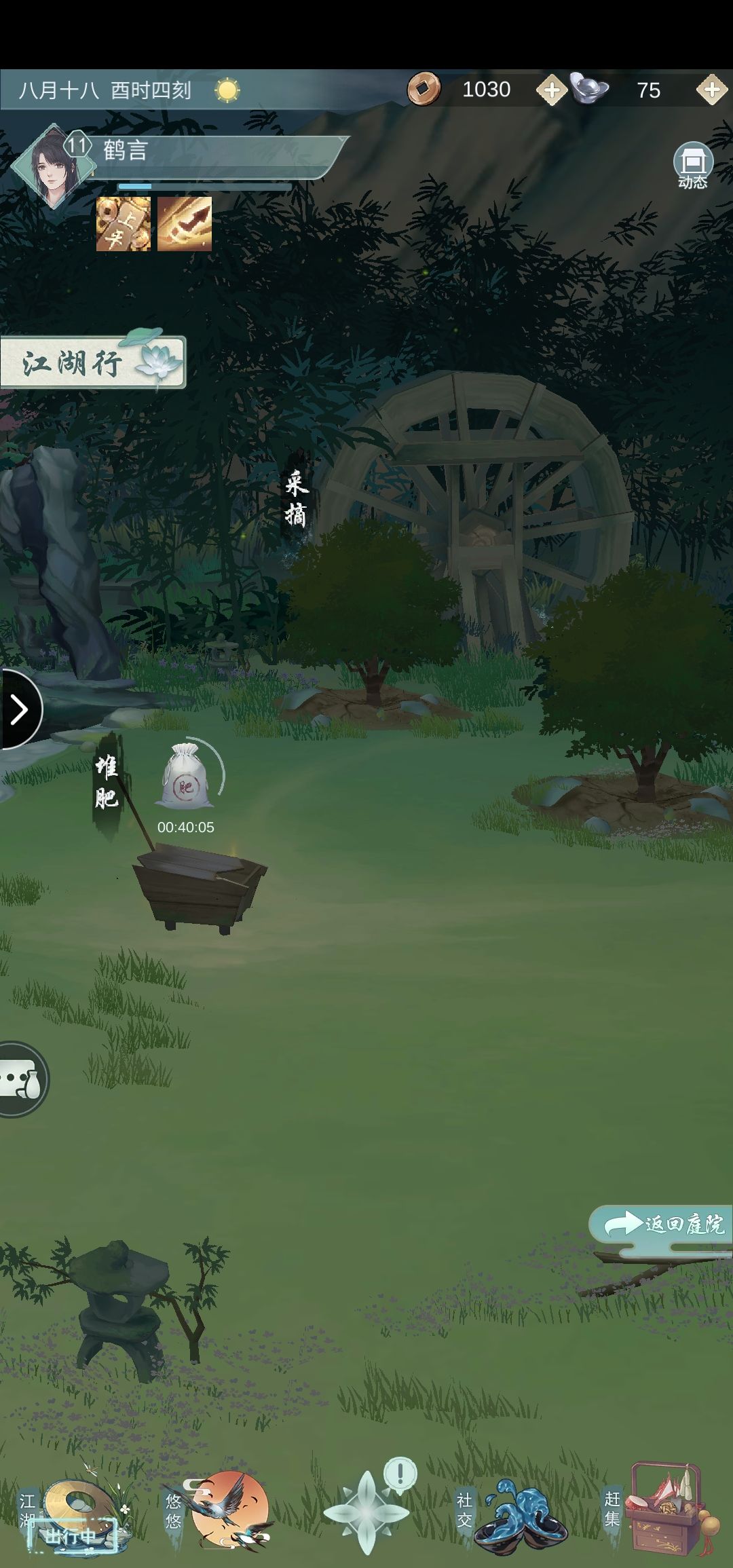Expand the side panel arrow
This screenshot has width=733, height=1568.
(x=19, y=710)
